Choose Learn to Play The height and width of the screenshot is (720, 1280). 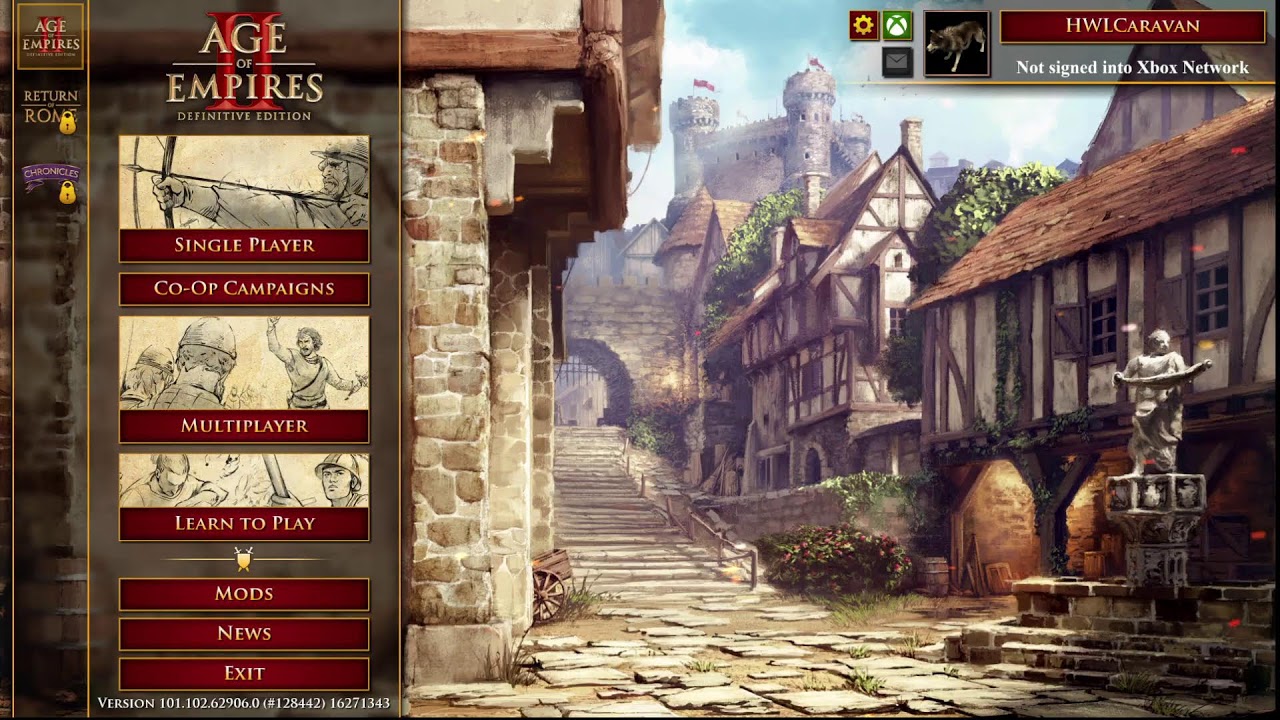click(x=244, y=523)
